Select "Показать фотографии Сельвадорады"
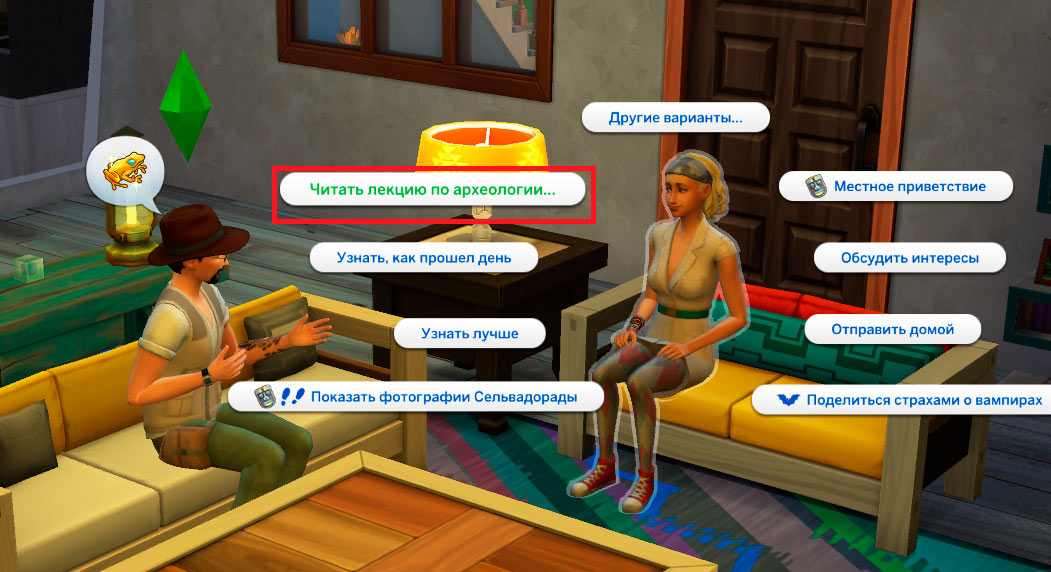The height and width of the screenshot is (572, 1051). 417,397
